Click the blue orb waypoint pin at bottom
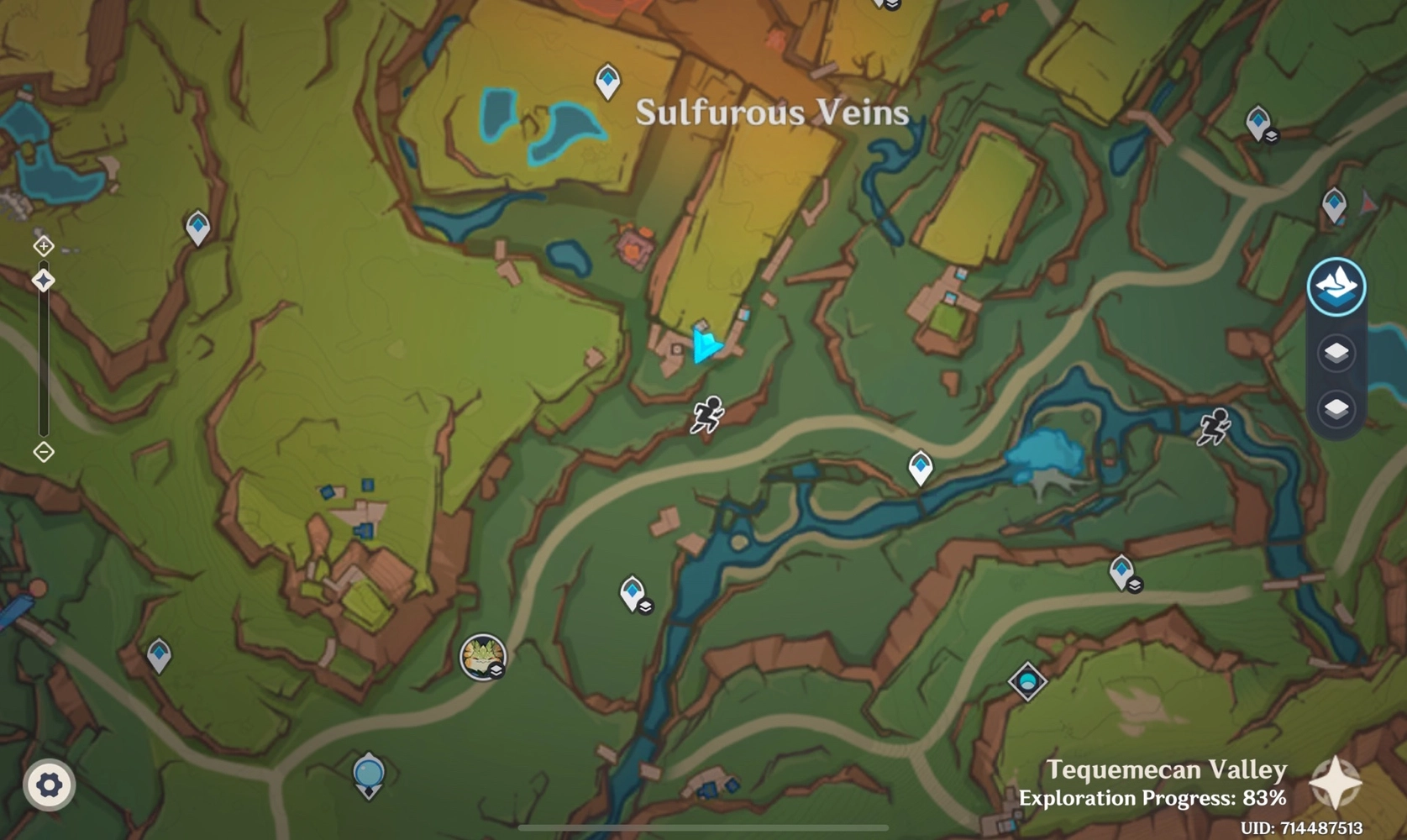The image size is (1407, 840). [370, 773]
